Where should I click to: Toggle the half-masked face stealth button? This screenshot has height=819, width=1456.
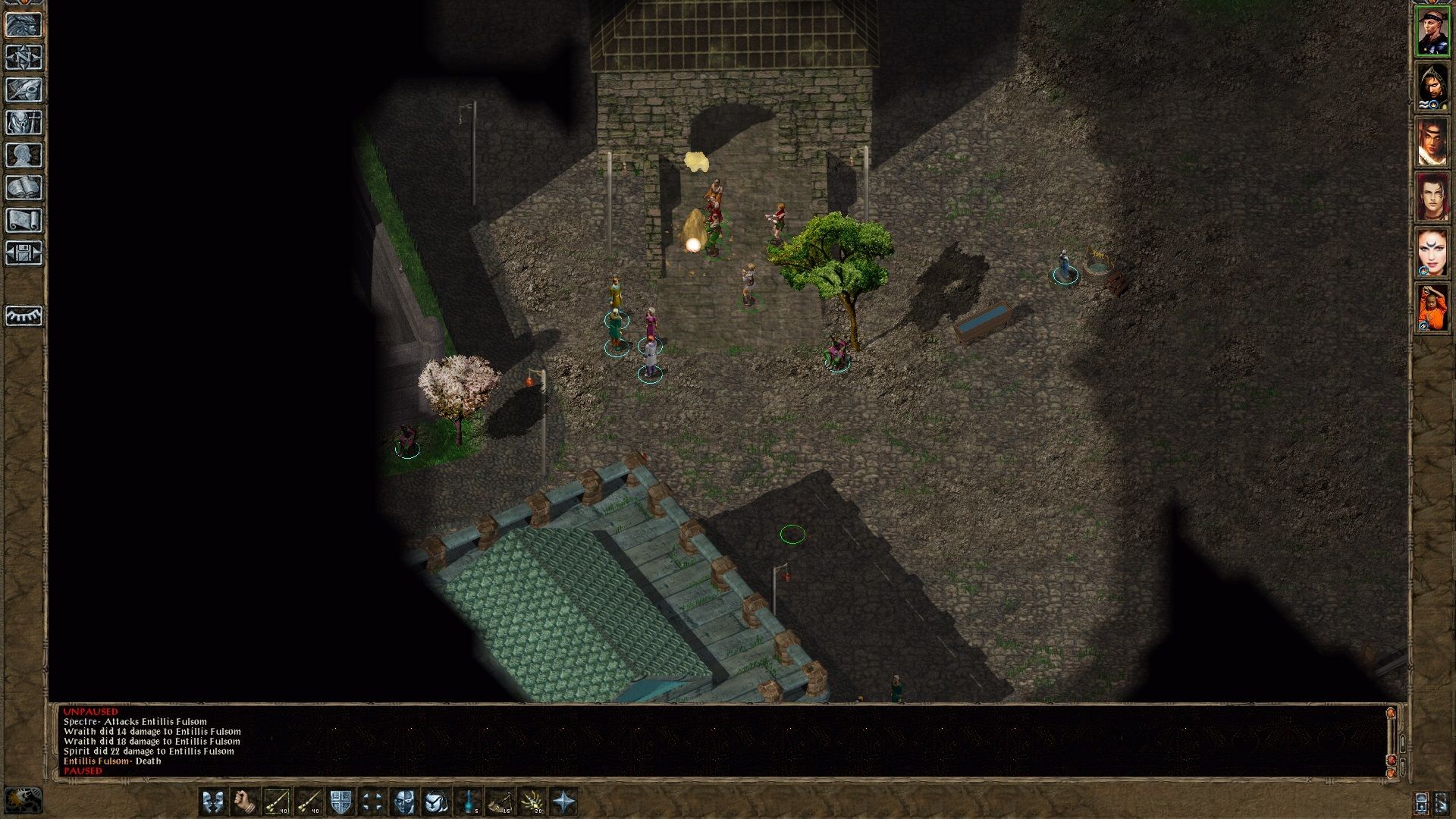coord(404,802)
